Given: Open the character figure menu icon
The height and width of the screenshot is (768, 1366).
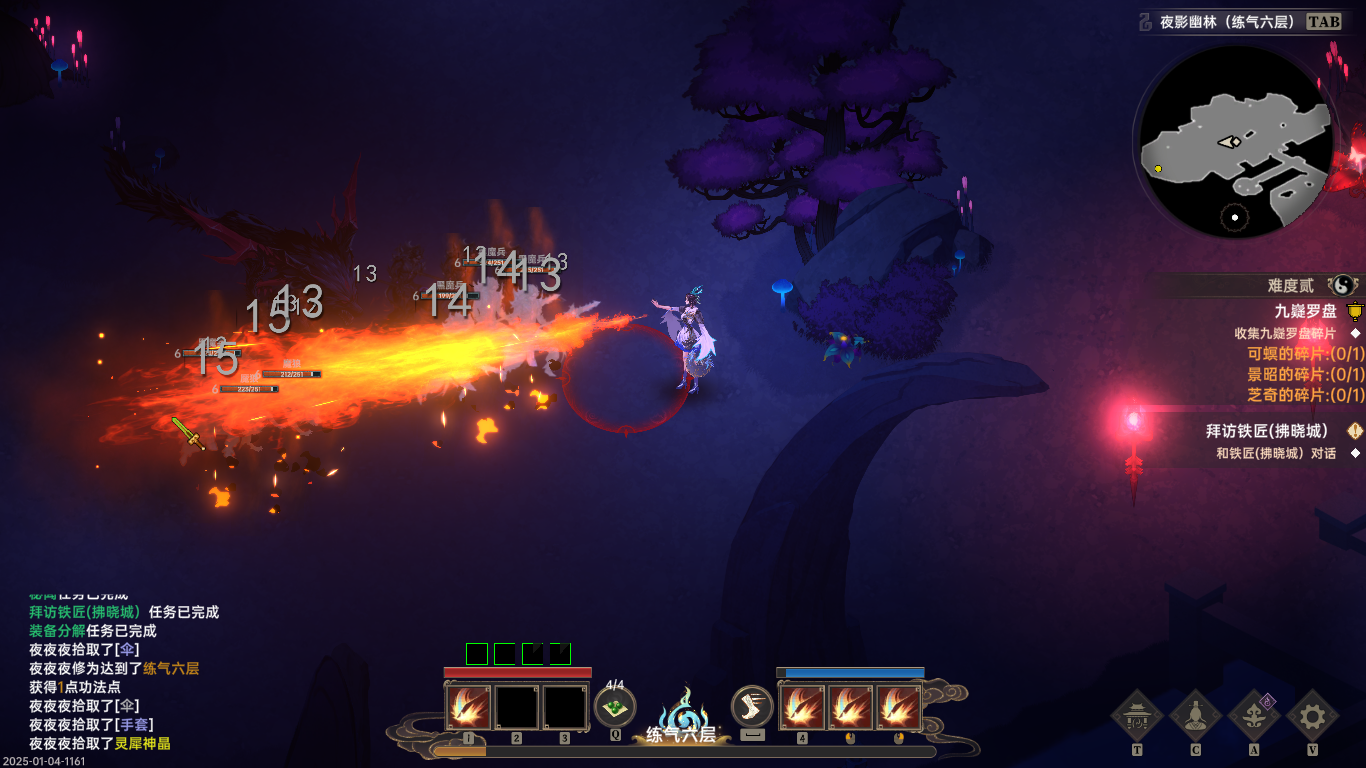Looking at the screenshot, I should coord(1195,716).
